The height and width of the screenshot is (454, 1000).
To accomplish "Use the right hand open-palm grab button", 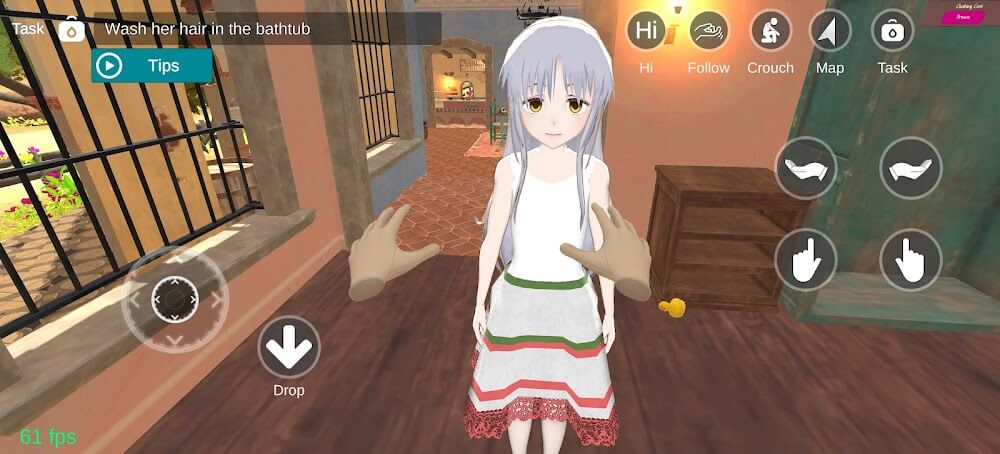I will tap(910, 167).
